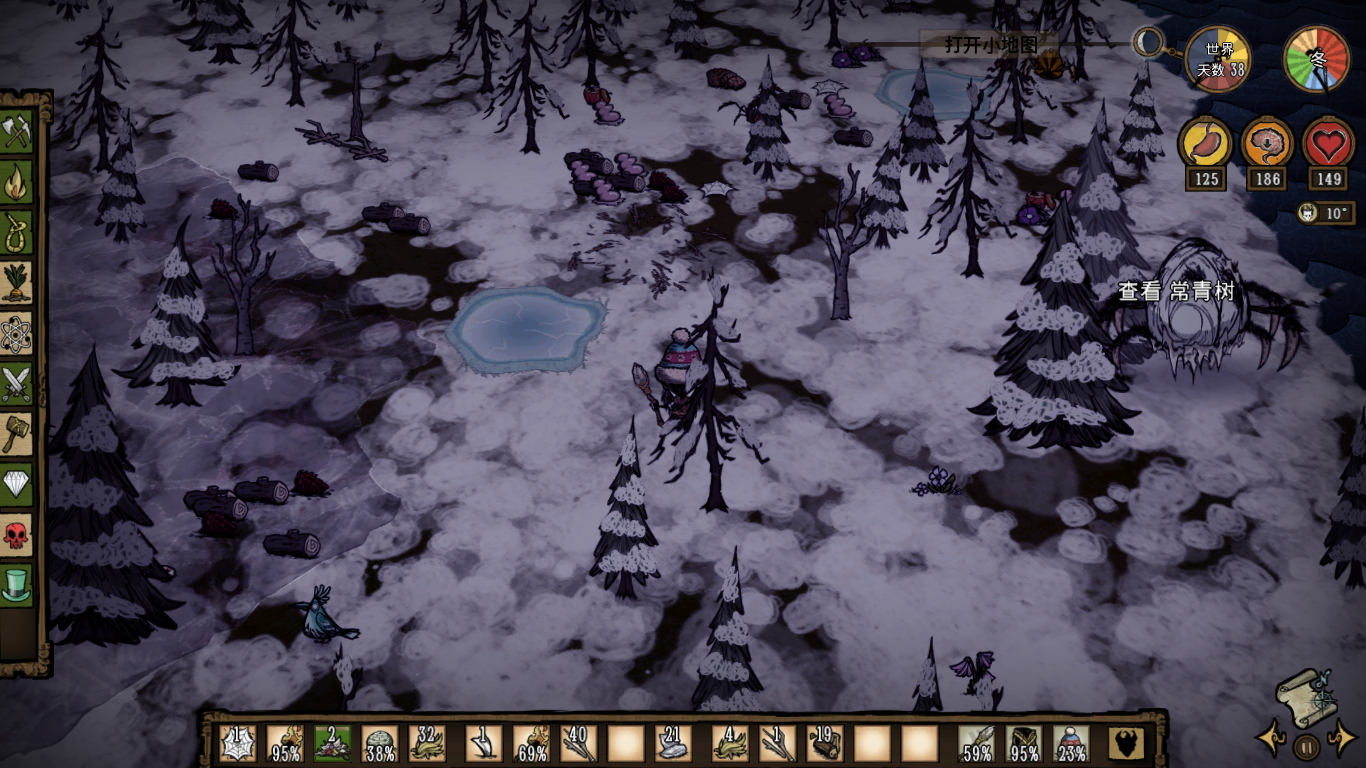This screenshot has width=1366, height=768.
Task: Click the body armor slot at 95%
Action: 1023,743
